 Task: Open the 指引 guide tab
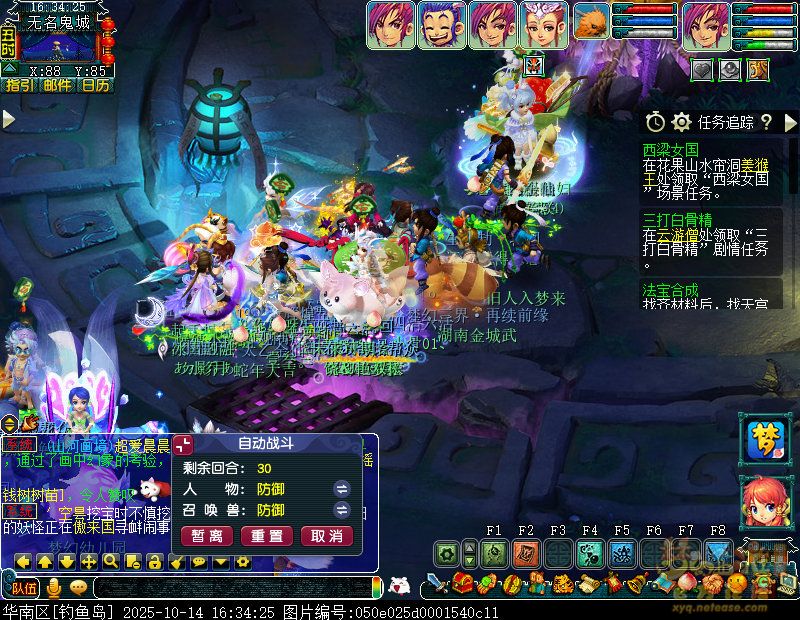[x=19, y=86]
